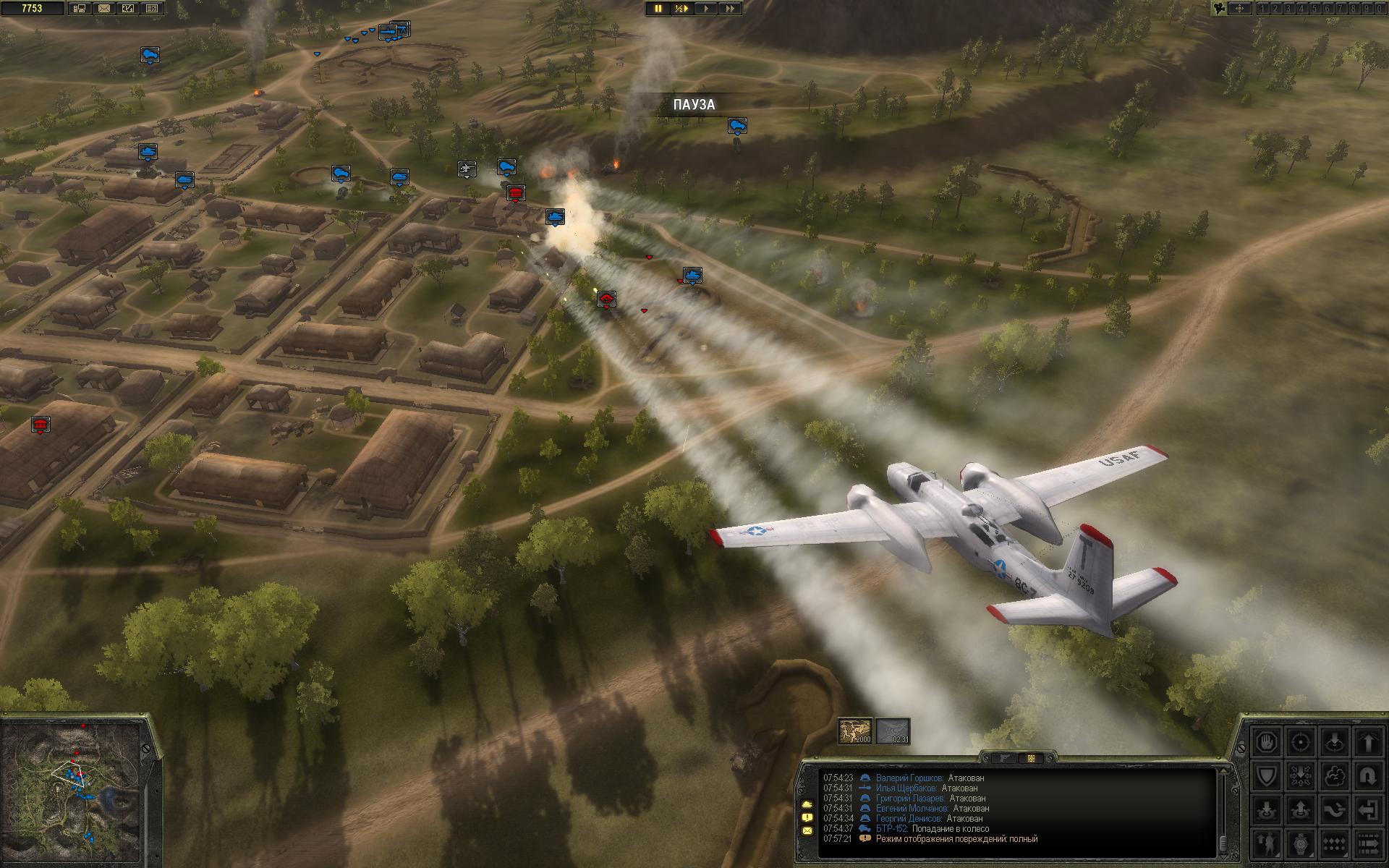This screenshot has height=868, width=1389.
Task: Select the air strike ability on cooldown
Action: 893,731
